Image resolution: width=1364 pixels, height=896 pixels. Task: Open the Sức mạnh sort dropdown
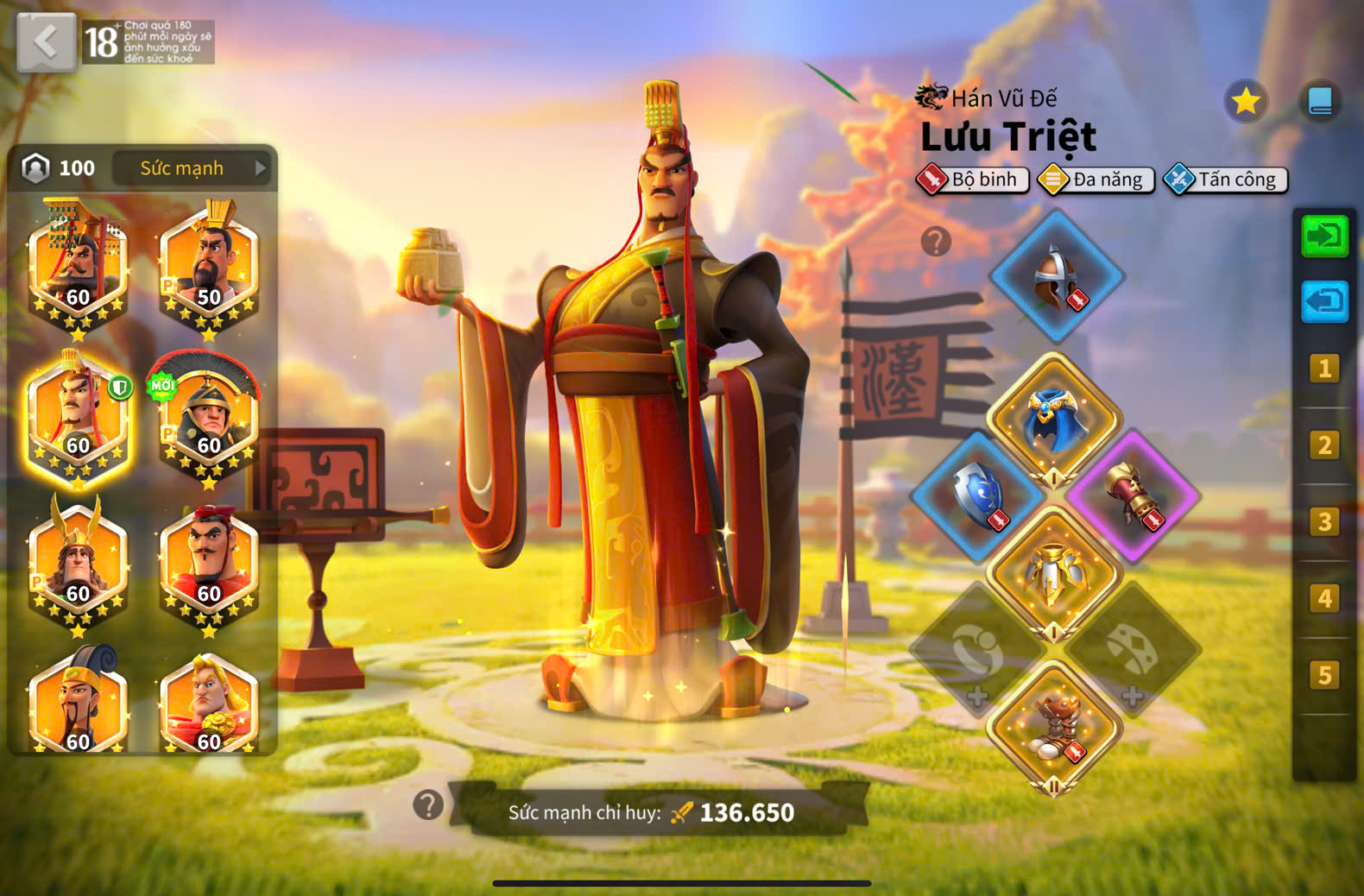coord(192,168)
